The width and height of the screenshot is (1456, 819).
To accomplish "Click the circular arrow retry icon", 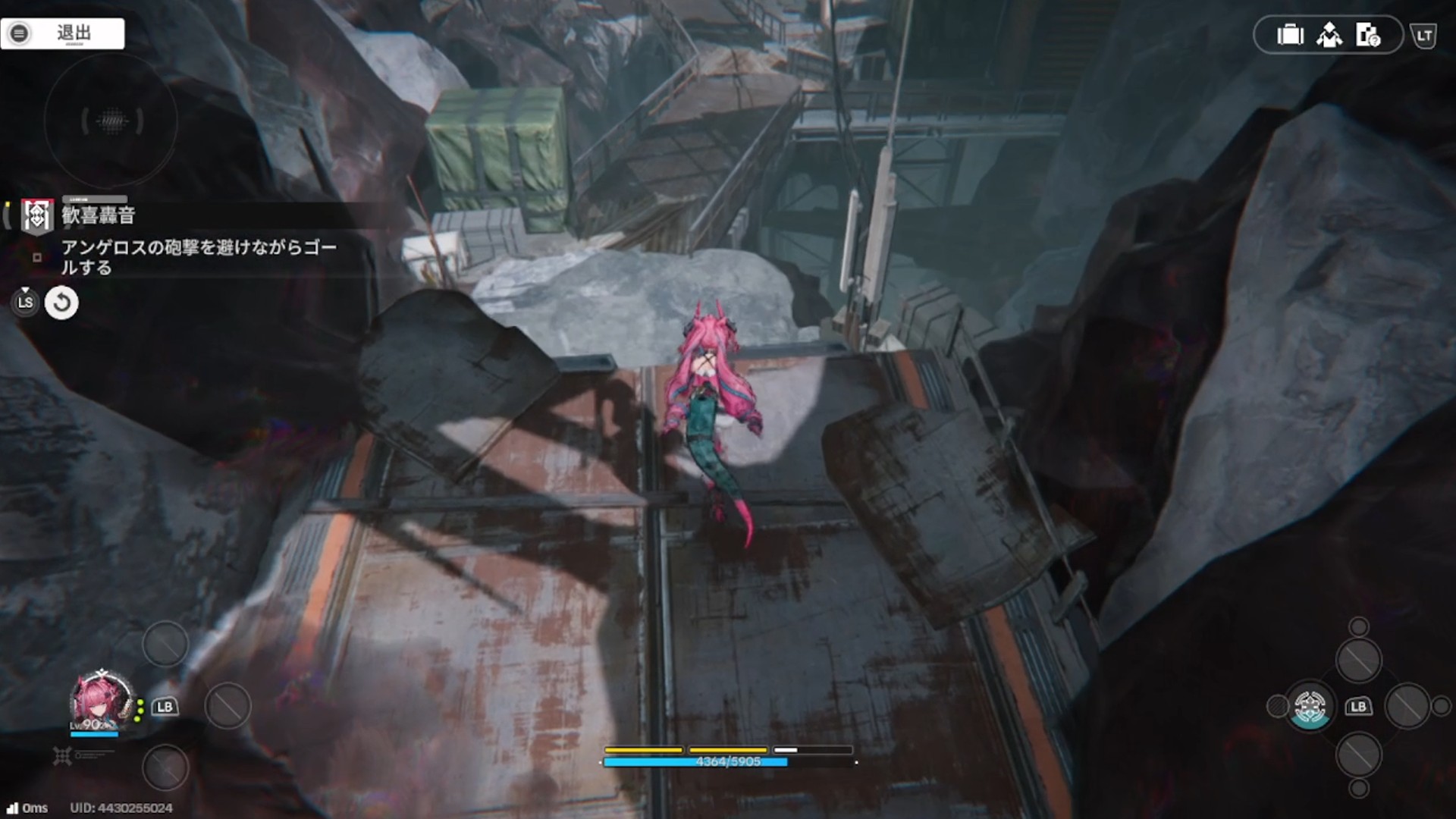I will coord(61,303).
